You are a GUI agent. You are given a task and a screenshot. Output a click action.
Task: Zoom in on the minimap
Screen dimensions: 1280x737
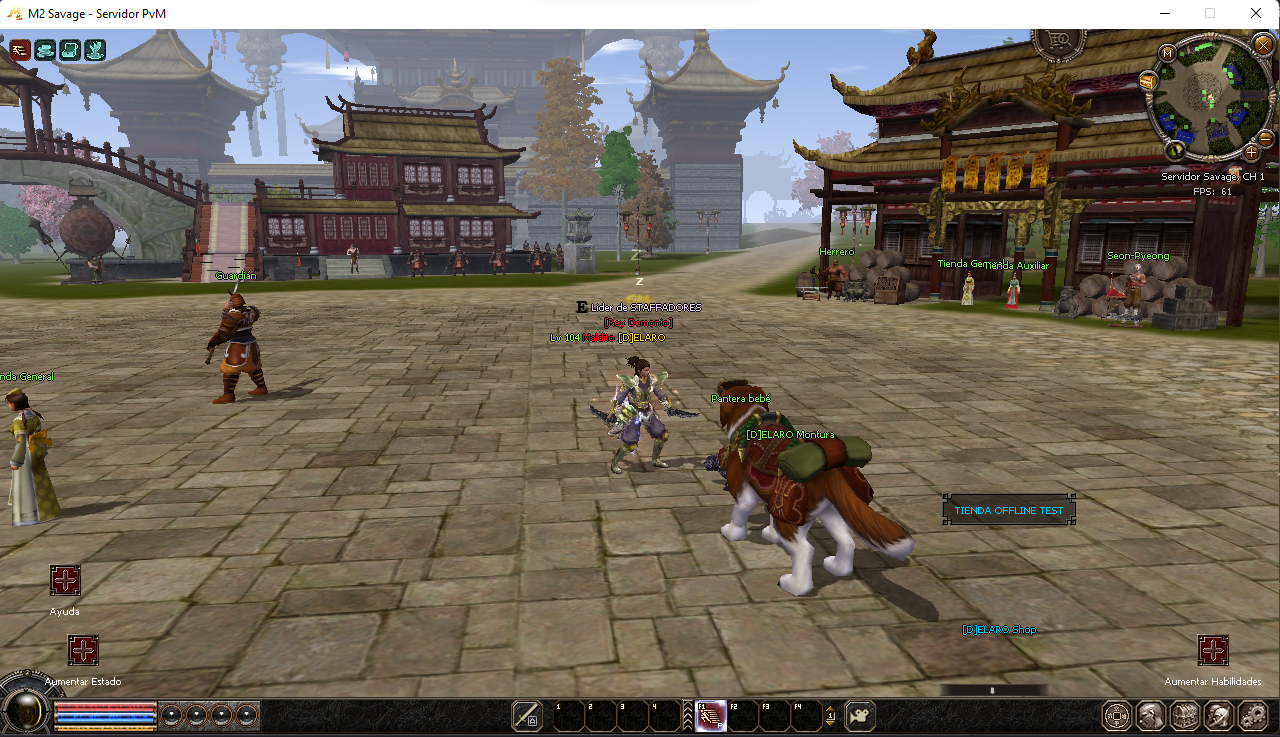1251,152
